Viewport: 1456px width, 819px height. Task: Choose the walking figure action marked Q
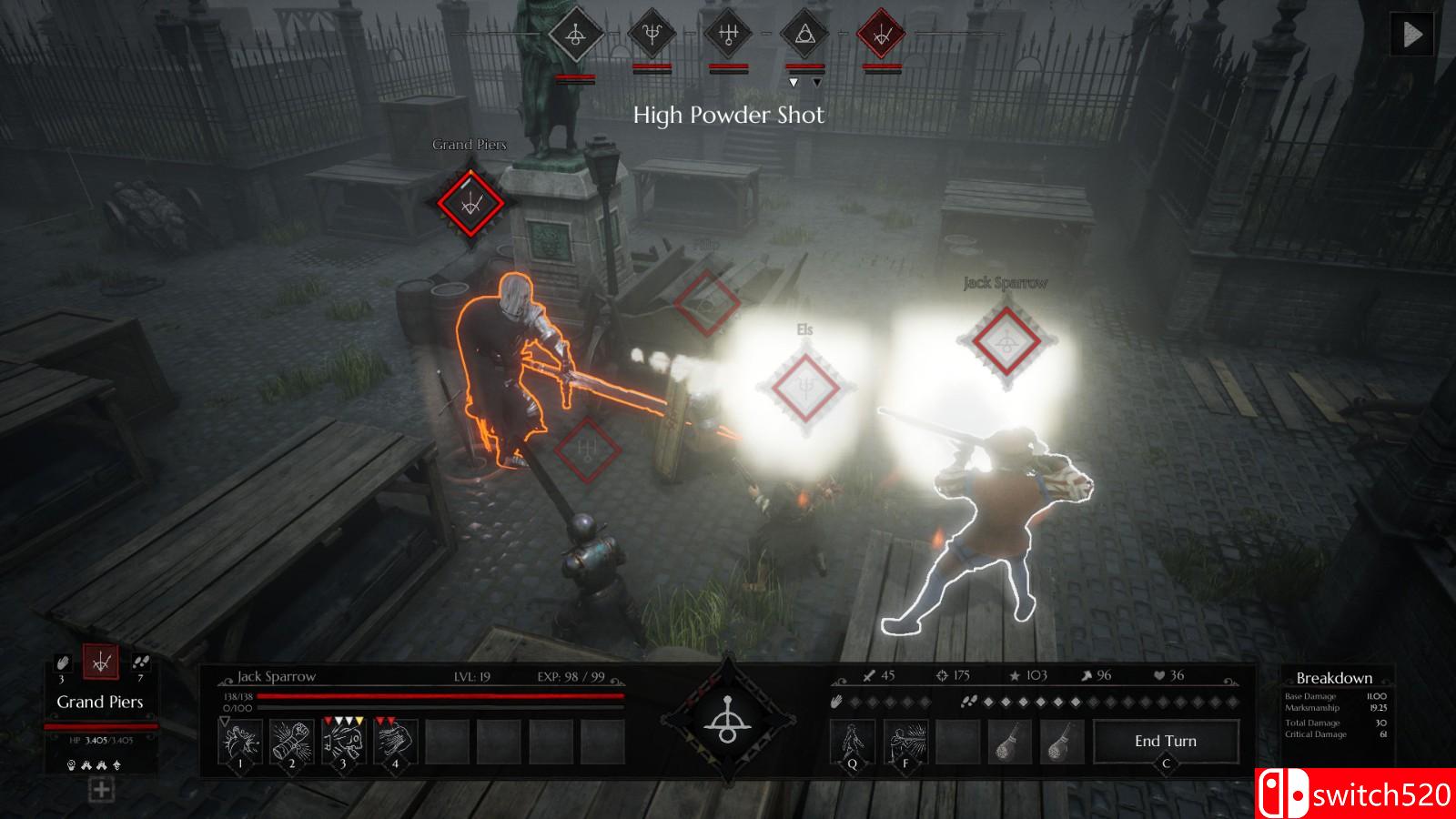coord(853,742)
